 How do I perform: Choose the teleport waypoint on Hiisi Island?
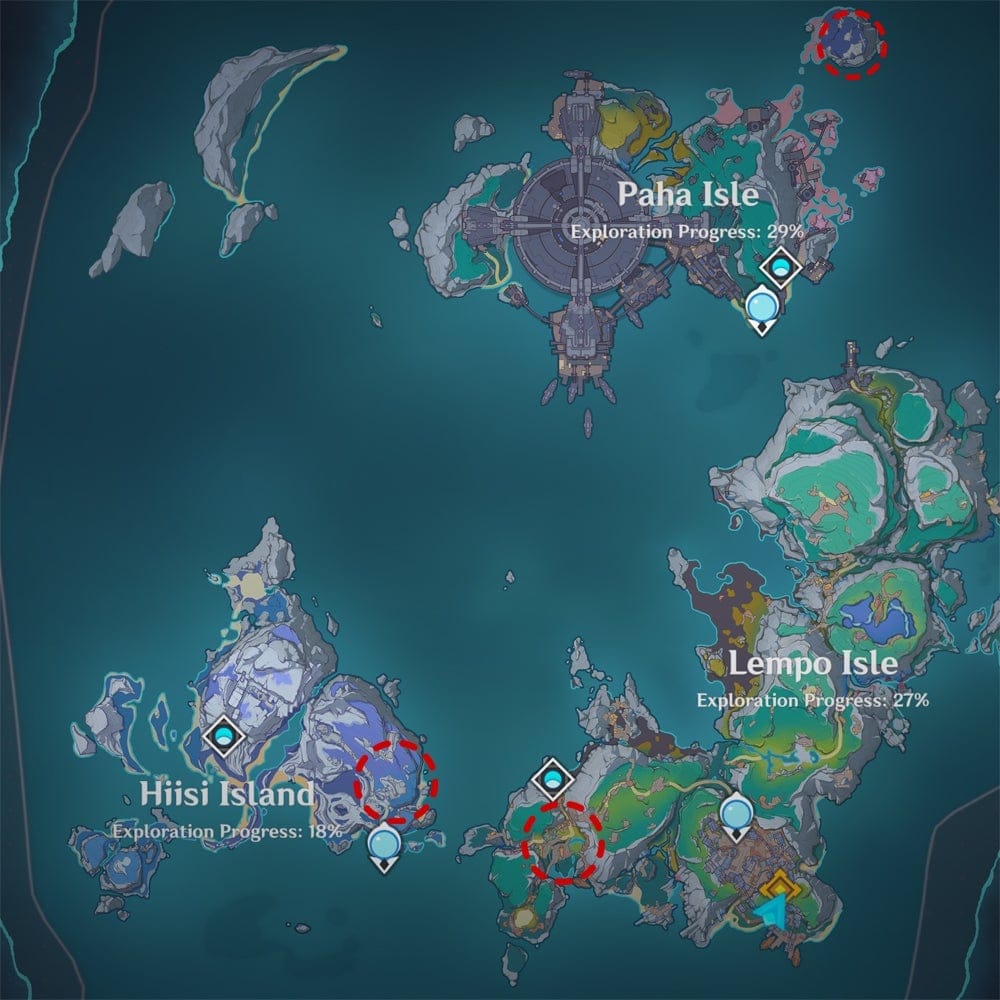click(x=384, y=846)
